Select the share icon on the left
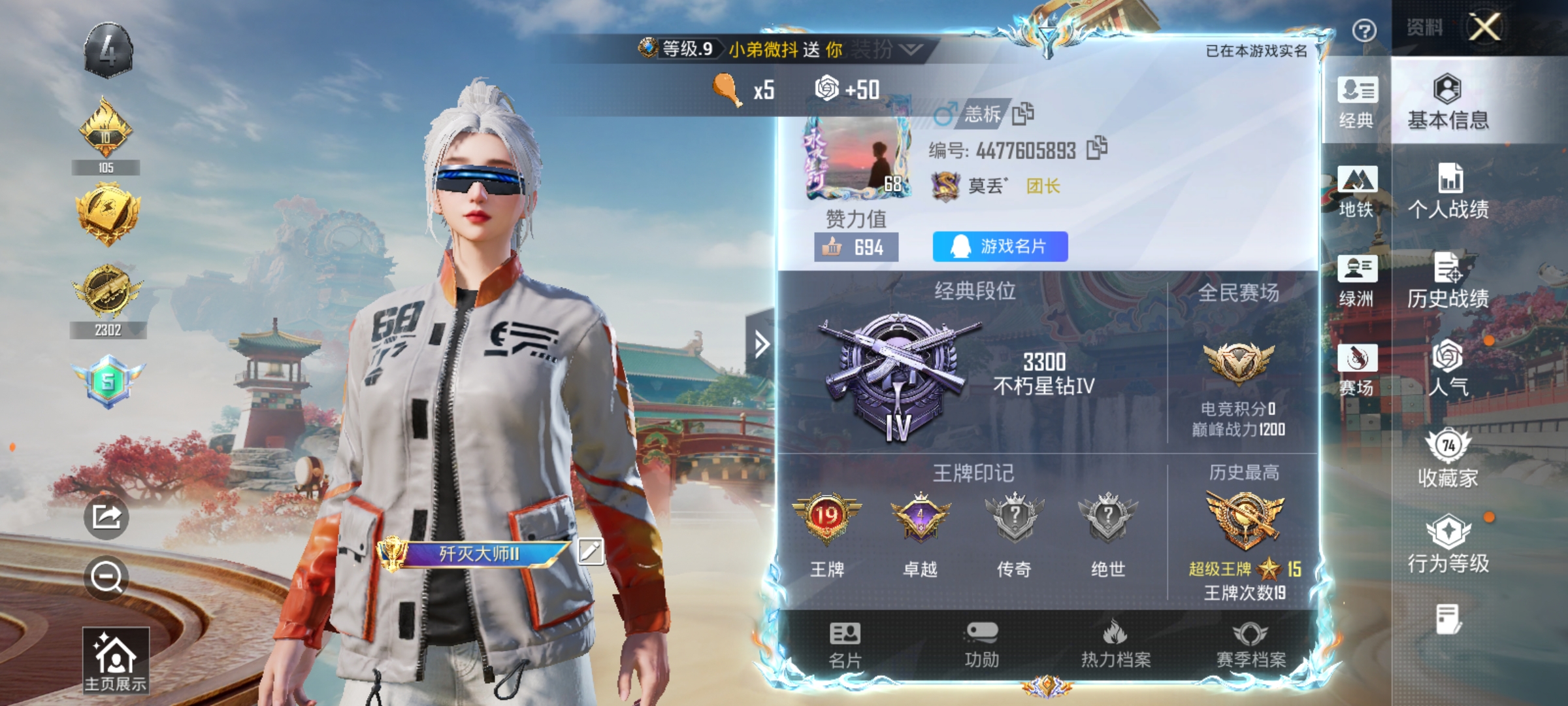 tap(106, 516)
